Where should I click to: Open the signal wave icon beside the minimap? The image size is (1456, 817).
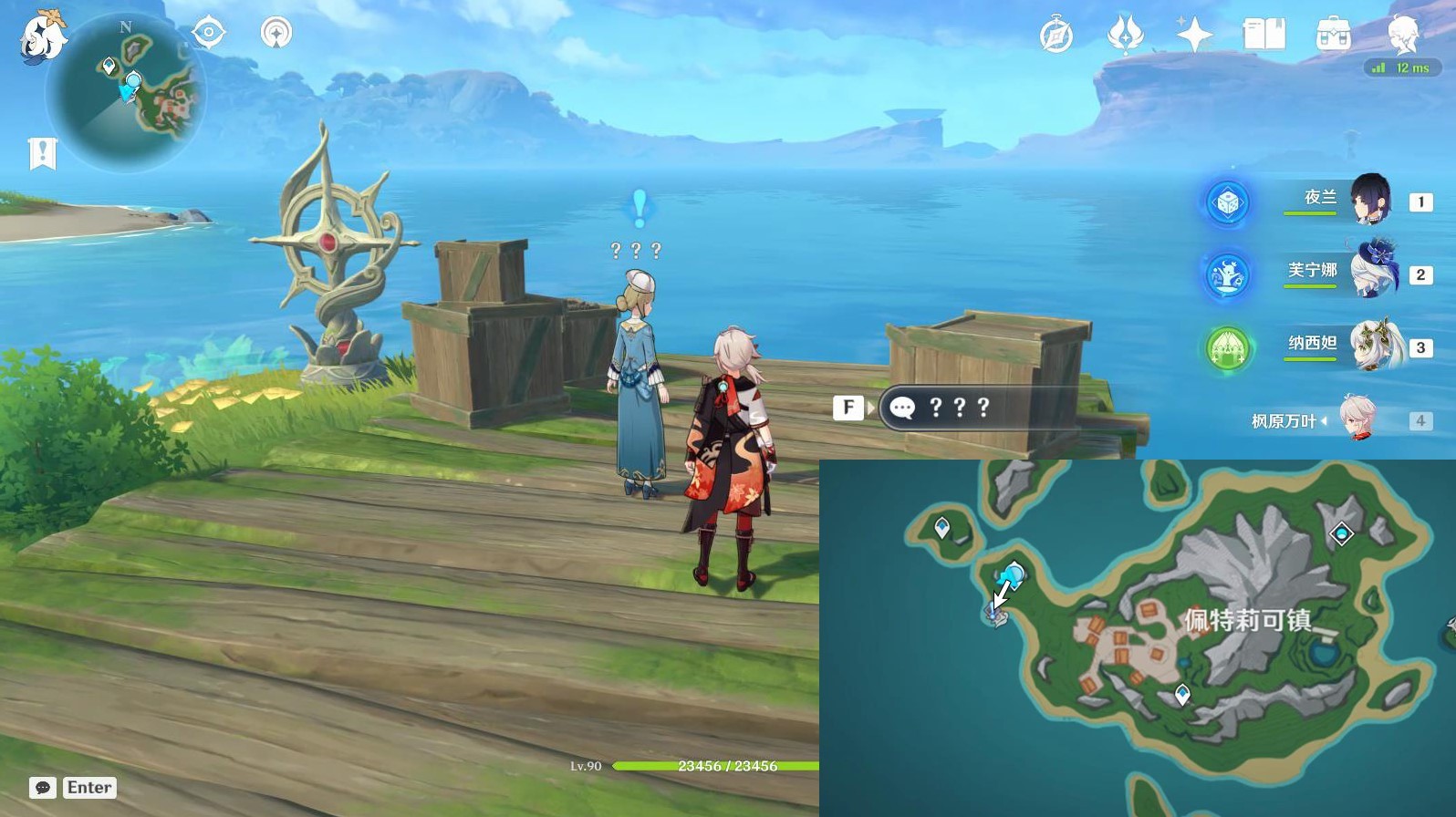[x=276, y=34]
